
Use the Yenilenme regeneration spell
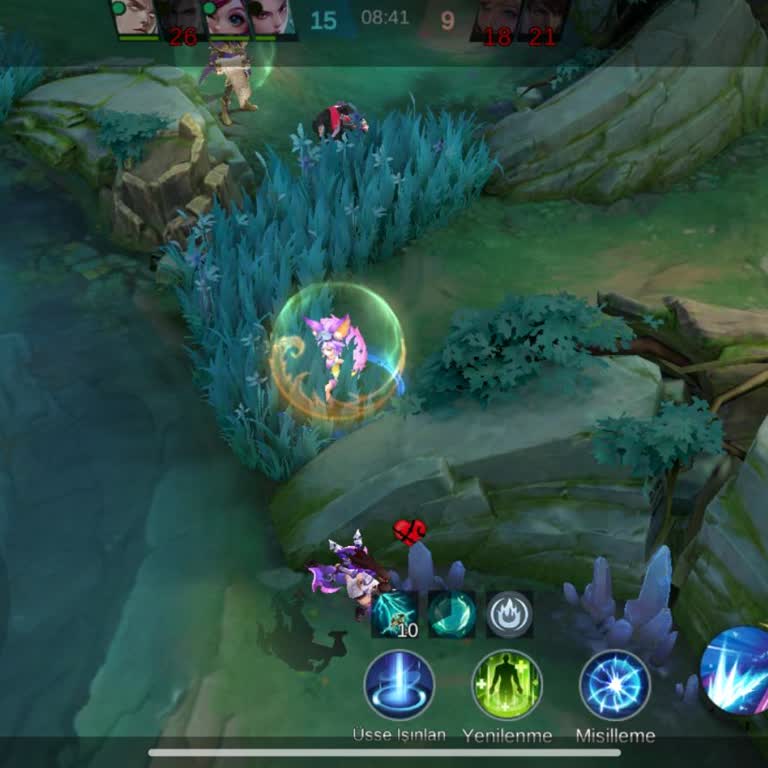click(507, 685)
